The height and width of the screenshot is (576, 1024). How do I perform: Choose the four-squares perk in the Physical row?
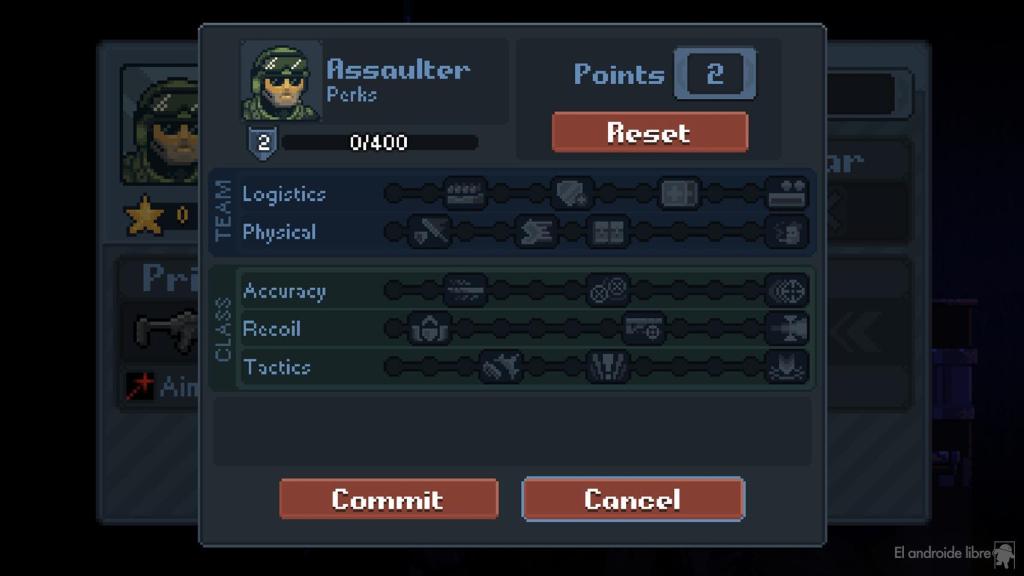pos(608,233)
